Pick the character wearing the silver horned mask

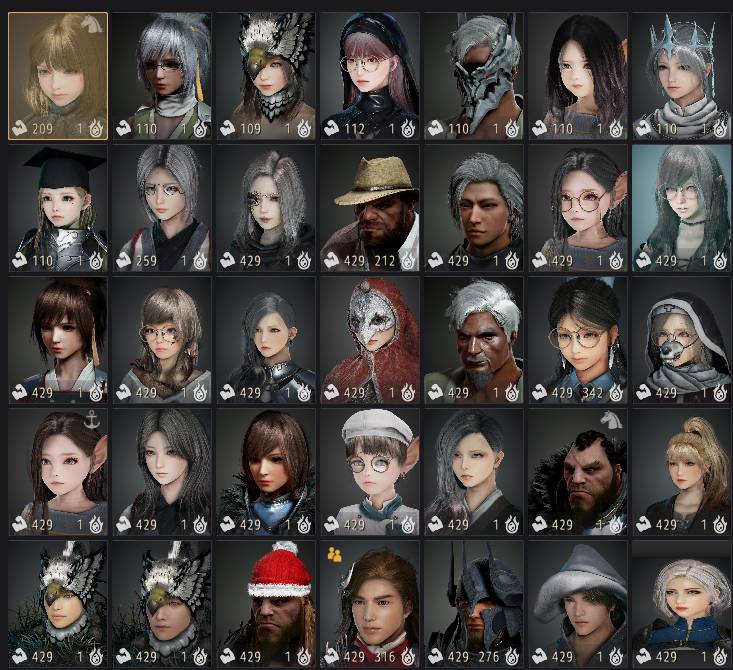tap(474, 76)
